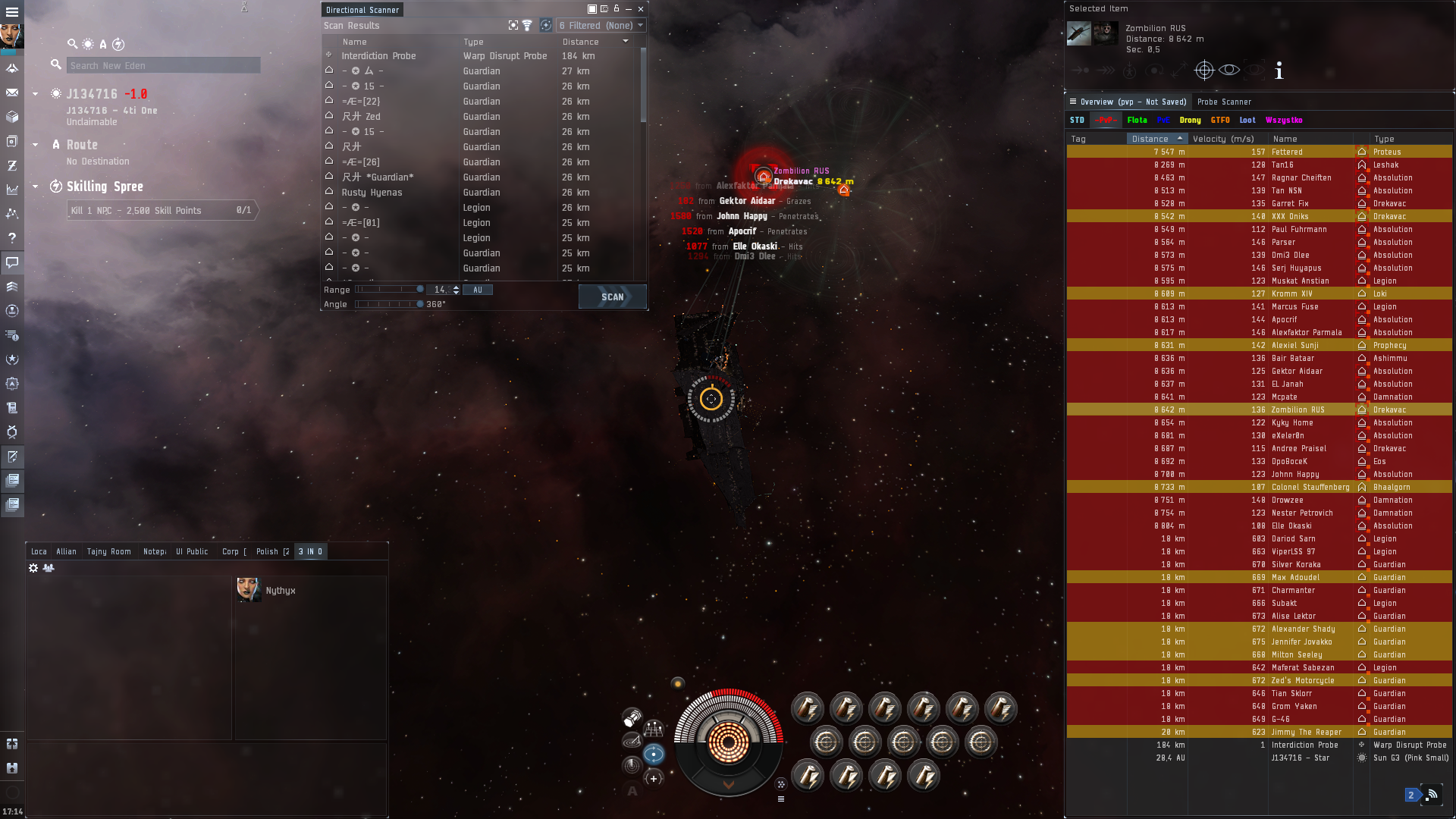Viewport: 1456px width, 819px height.
Task: Show info for the selected item
Action: click(x=1279, y=71)
